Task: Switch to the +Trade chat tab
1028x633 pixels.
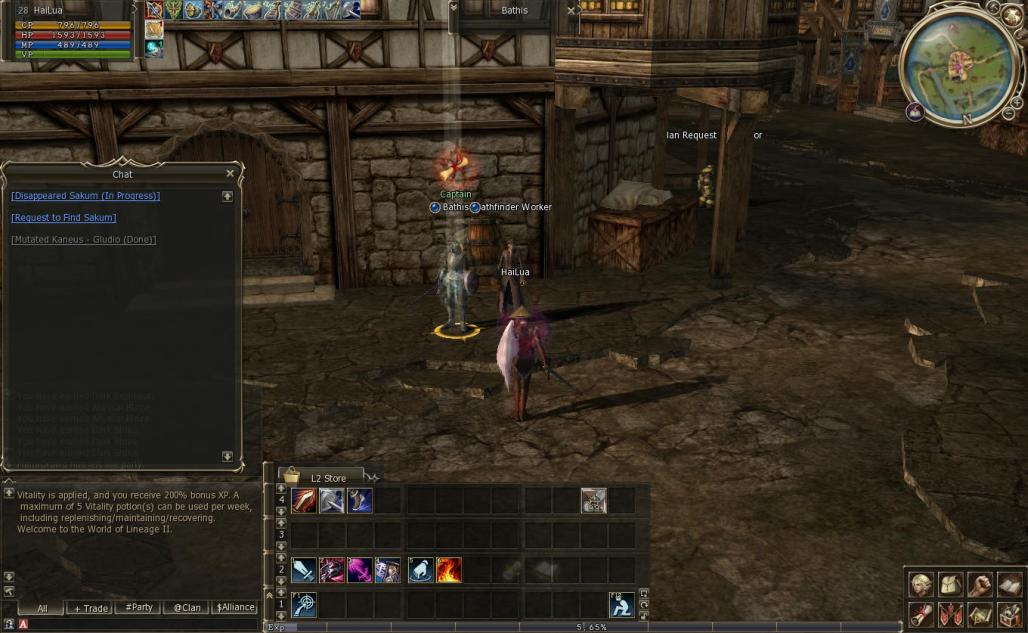Action: tap(89, 608)
